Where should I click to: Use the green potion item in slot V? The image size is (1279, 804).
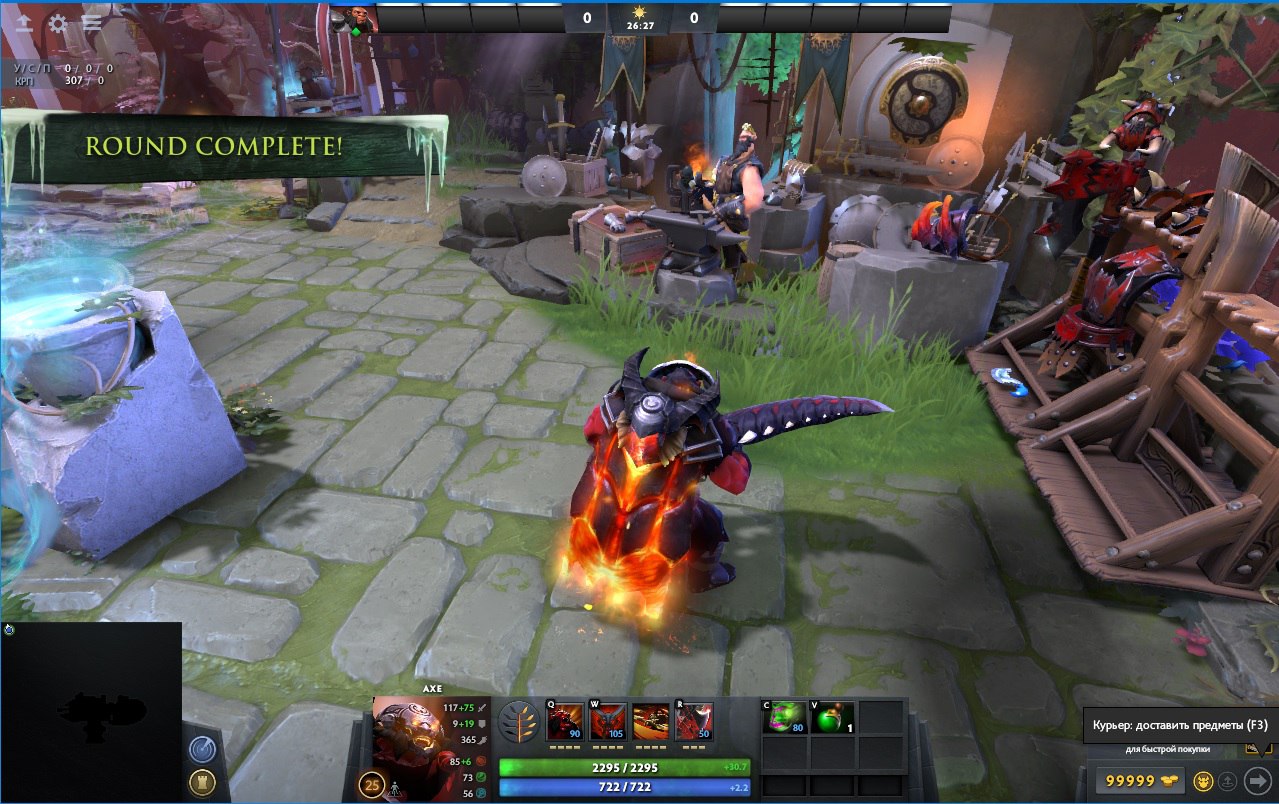(833, 718)
